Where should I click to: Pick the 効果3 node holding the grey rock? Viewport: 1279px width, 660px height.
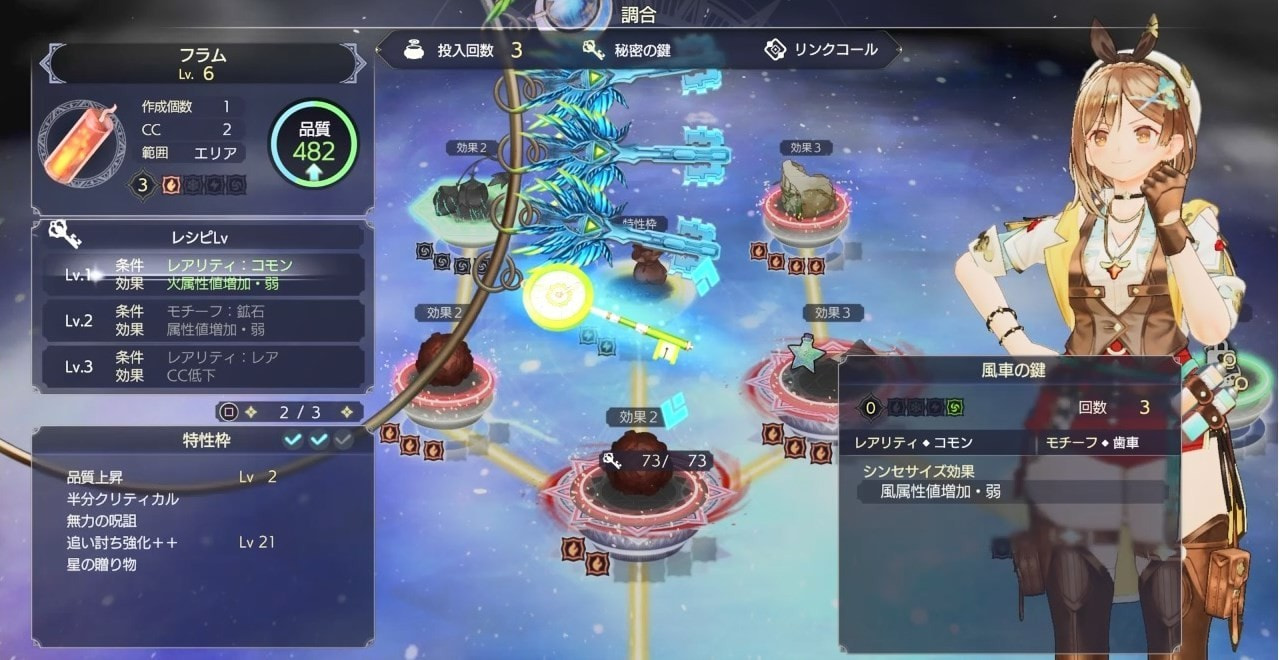click(x=806, y=195)
